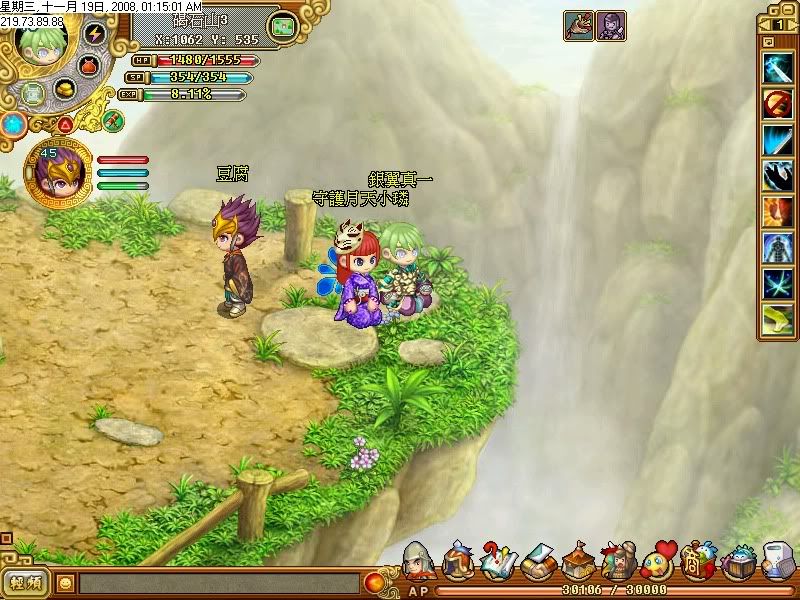The width and height of the screenshot is (800, 600).
Task: Click the gold ingot icon
Action: coord(65,89)
